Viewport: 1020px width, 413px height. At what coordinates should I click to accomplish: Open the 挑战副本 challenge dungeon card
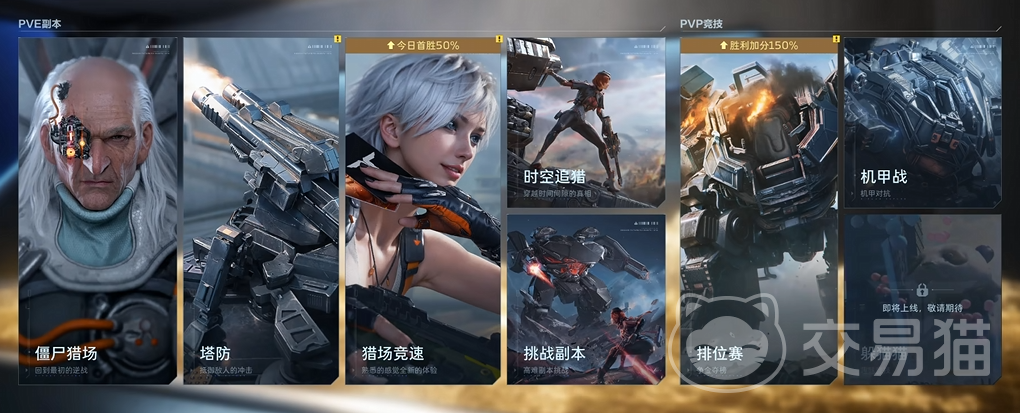click(x=585, y=298)
